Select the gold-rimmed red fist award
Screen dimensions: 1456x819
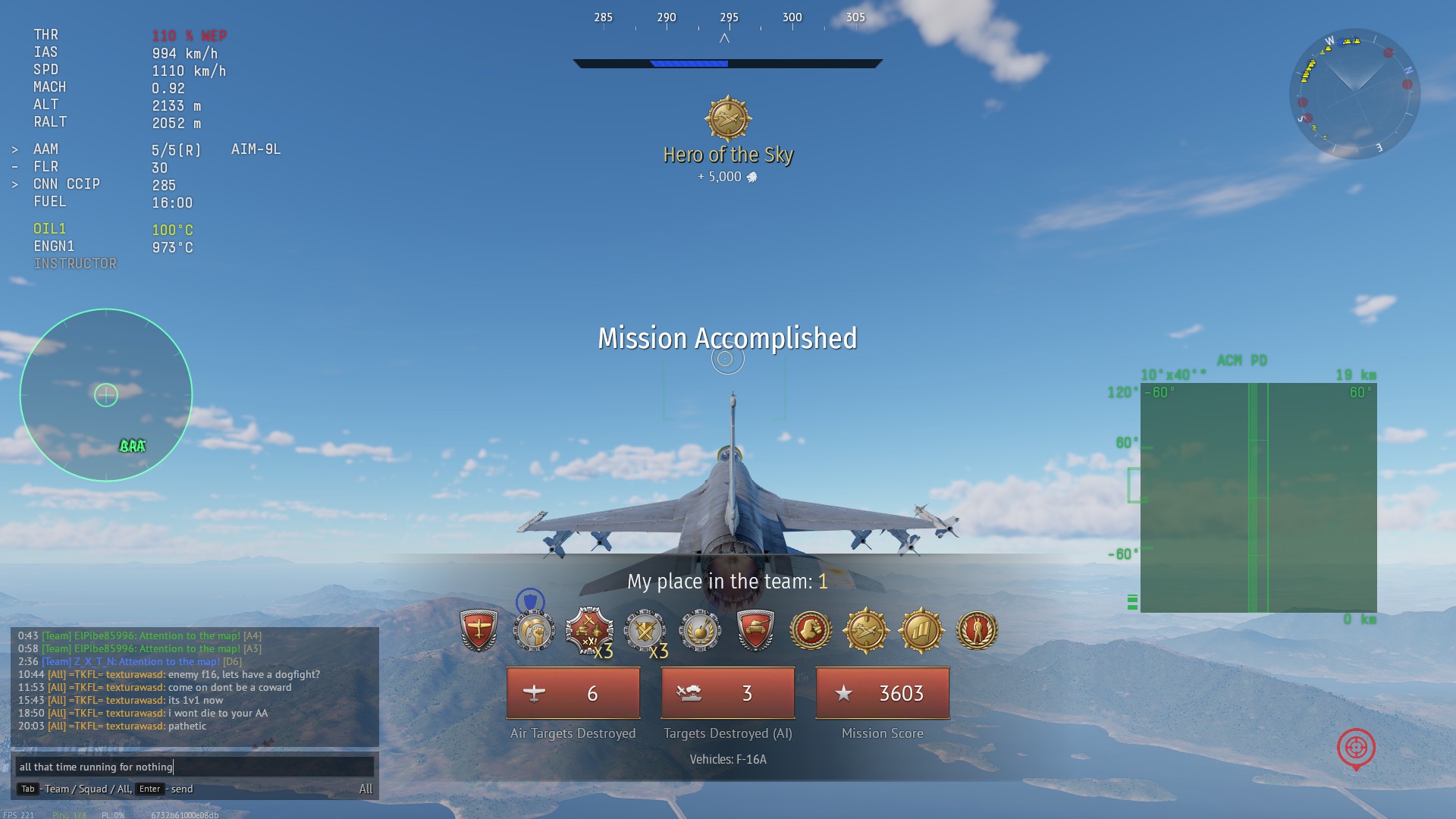(811, 630)
